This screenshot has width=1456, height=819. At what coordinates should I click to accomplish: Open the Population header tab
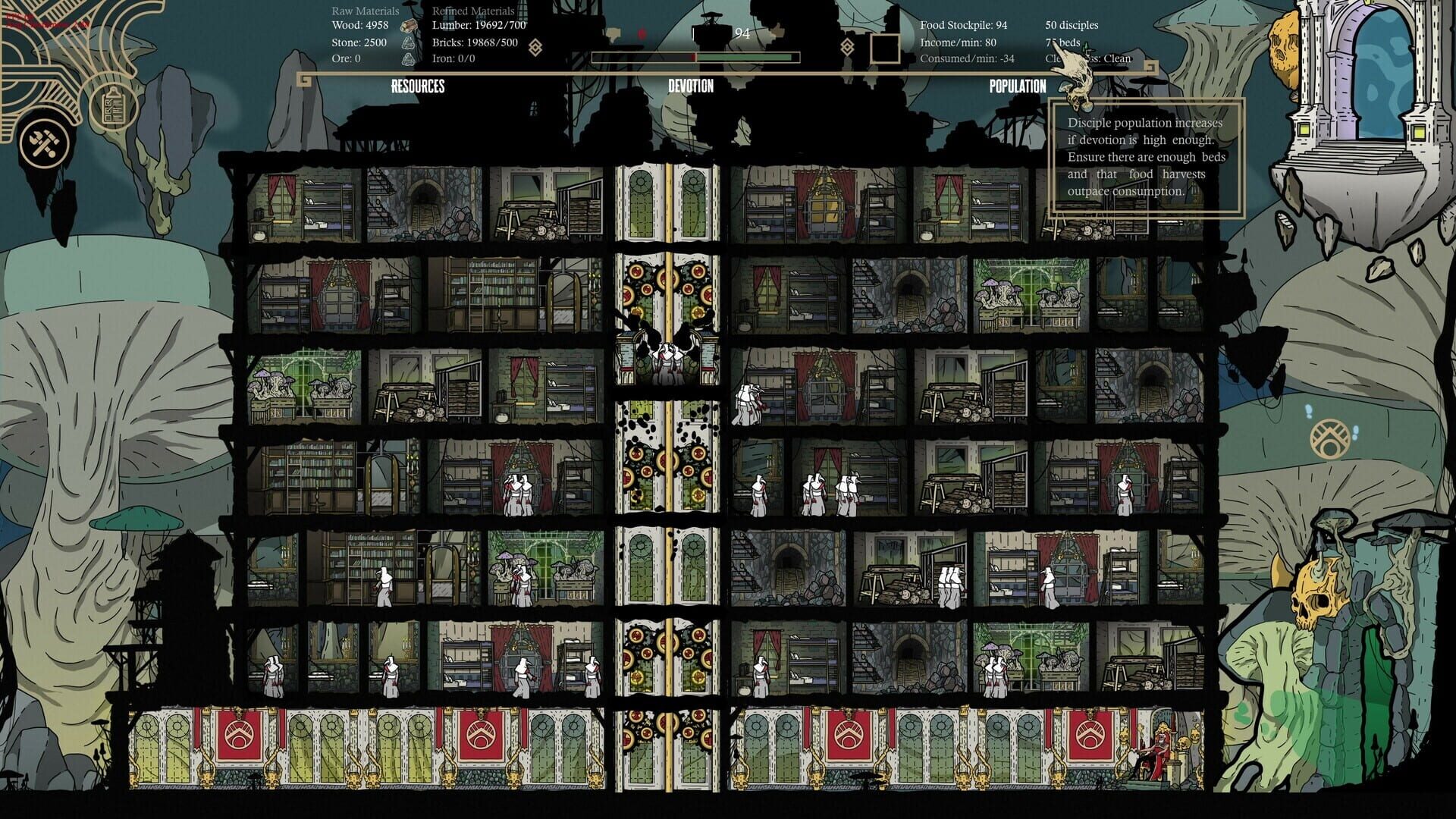point(1017,86)
